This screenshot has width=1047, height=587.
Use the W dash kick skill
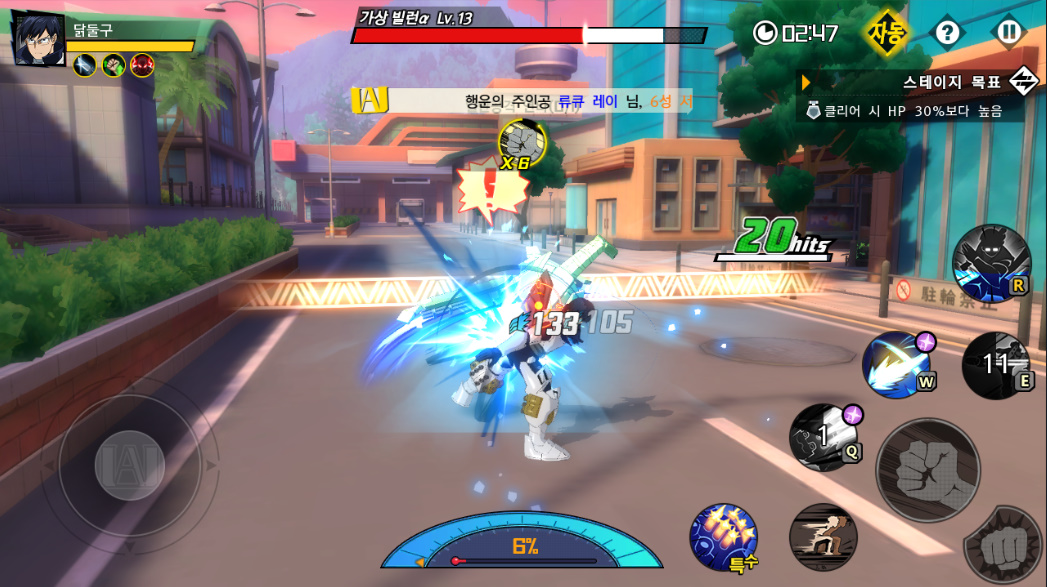pyautogui.click(x=897, y=365)
